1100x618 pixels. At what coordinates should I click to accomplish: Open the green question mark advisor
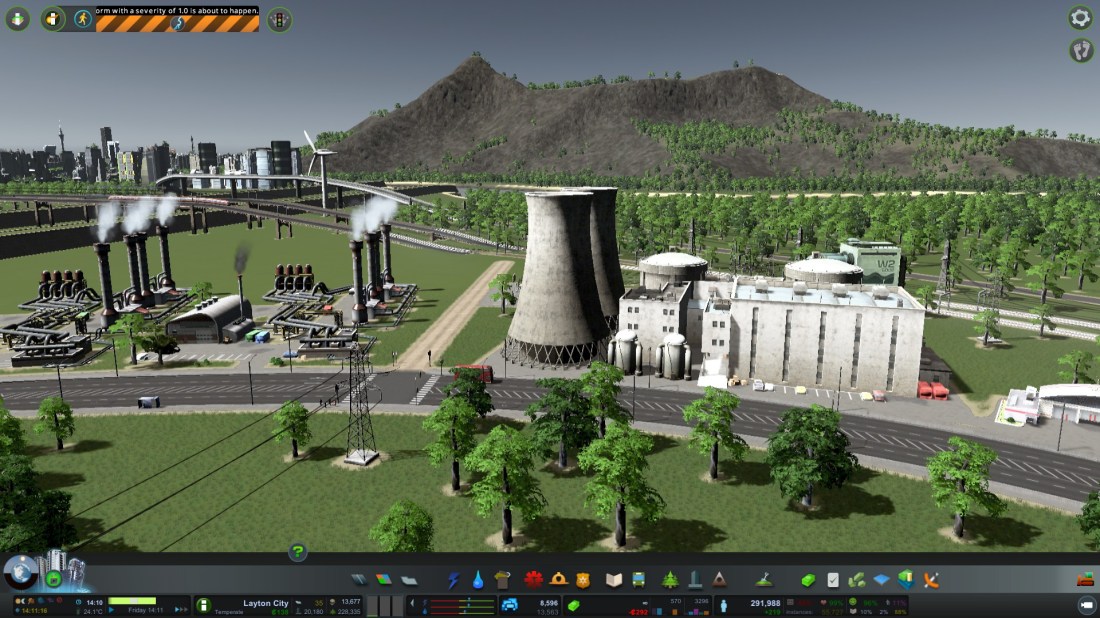pyautogui.click(x=297, y=551)
